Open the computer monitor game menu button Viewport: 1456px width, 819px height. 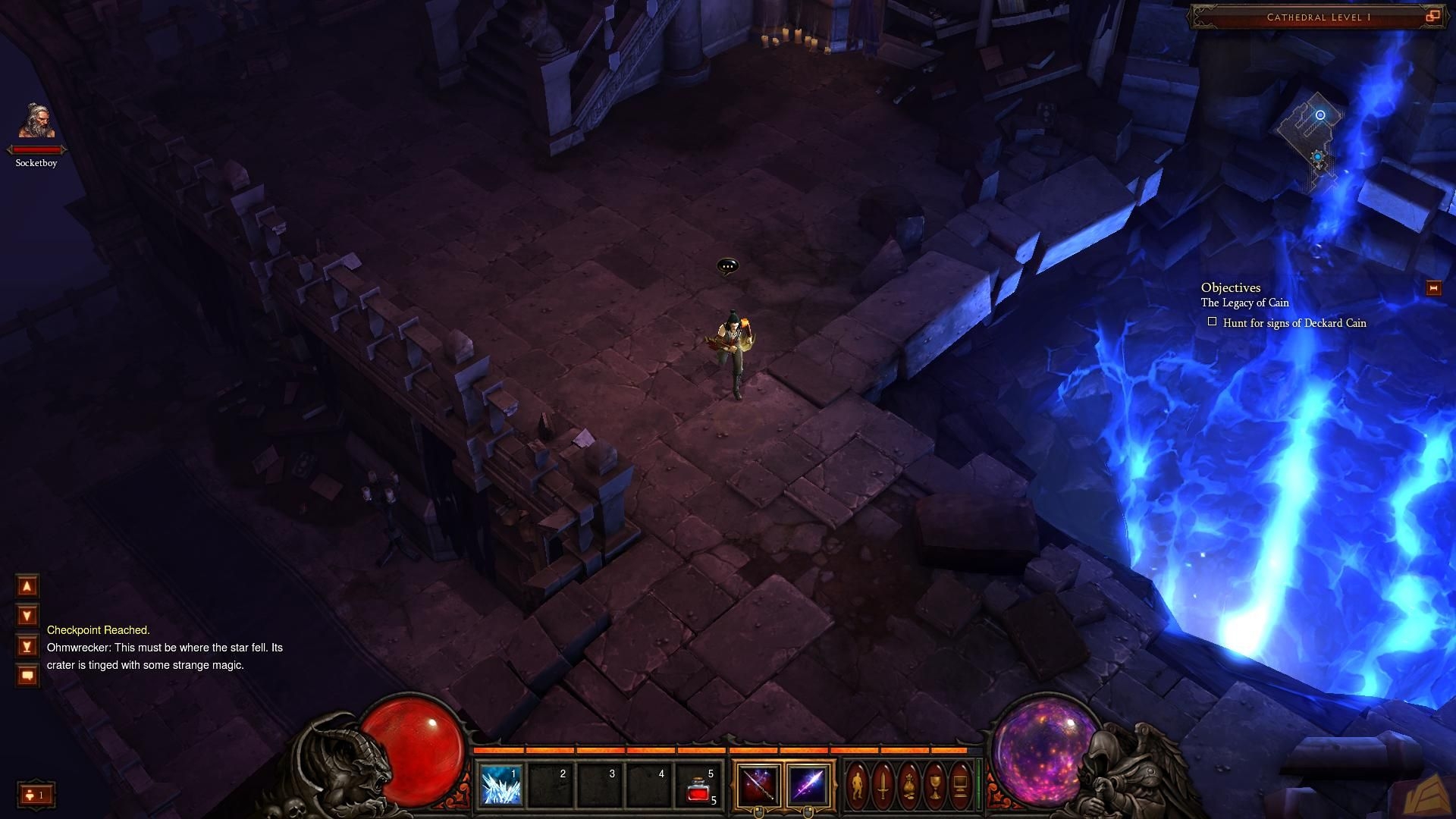pyautogui.click(x=960, y=785)
